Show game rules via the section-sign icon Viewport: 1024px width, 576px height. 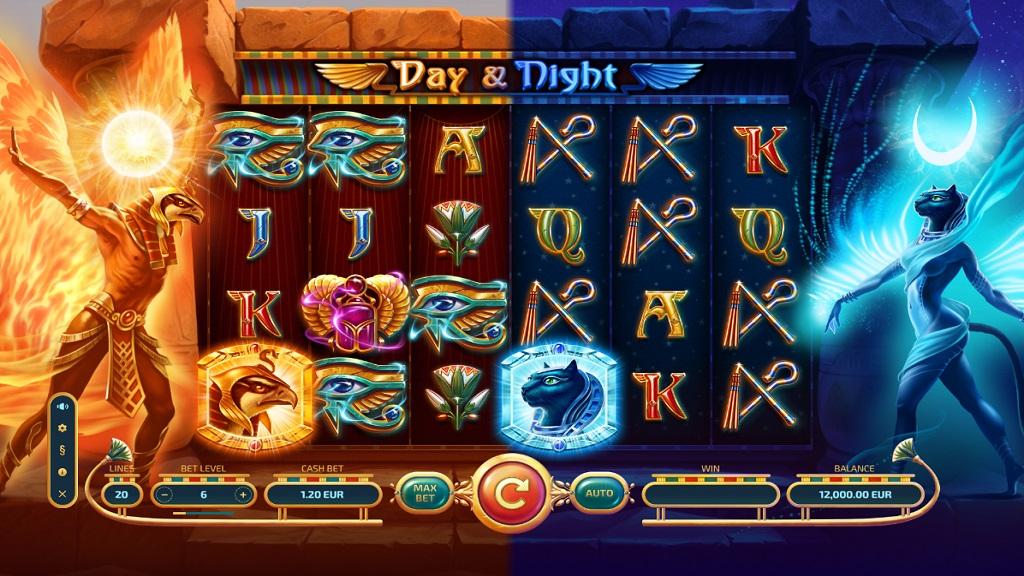(62, 450)
